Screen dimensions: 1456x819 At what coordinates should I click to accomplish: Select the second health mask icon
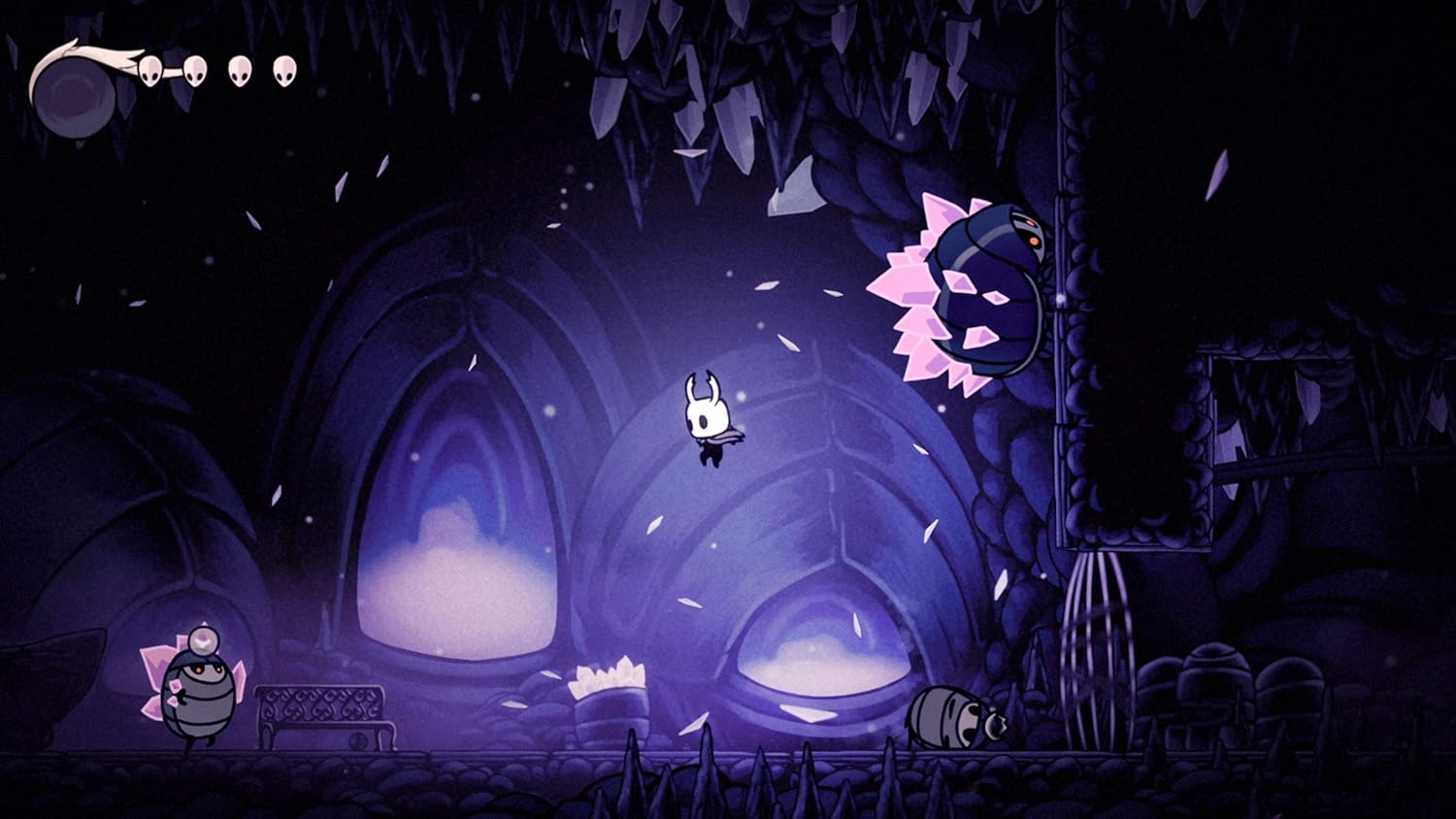(x=197, y=70)
